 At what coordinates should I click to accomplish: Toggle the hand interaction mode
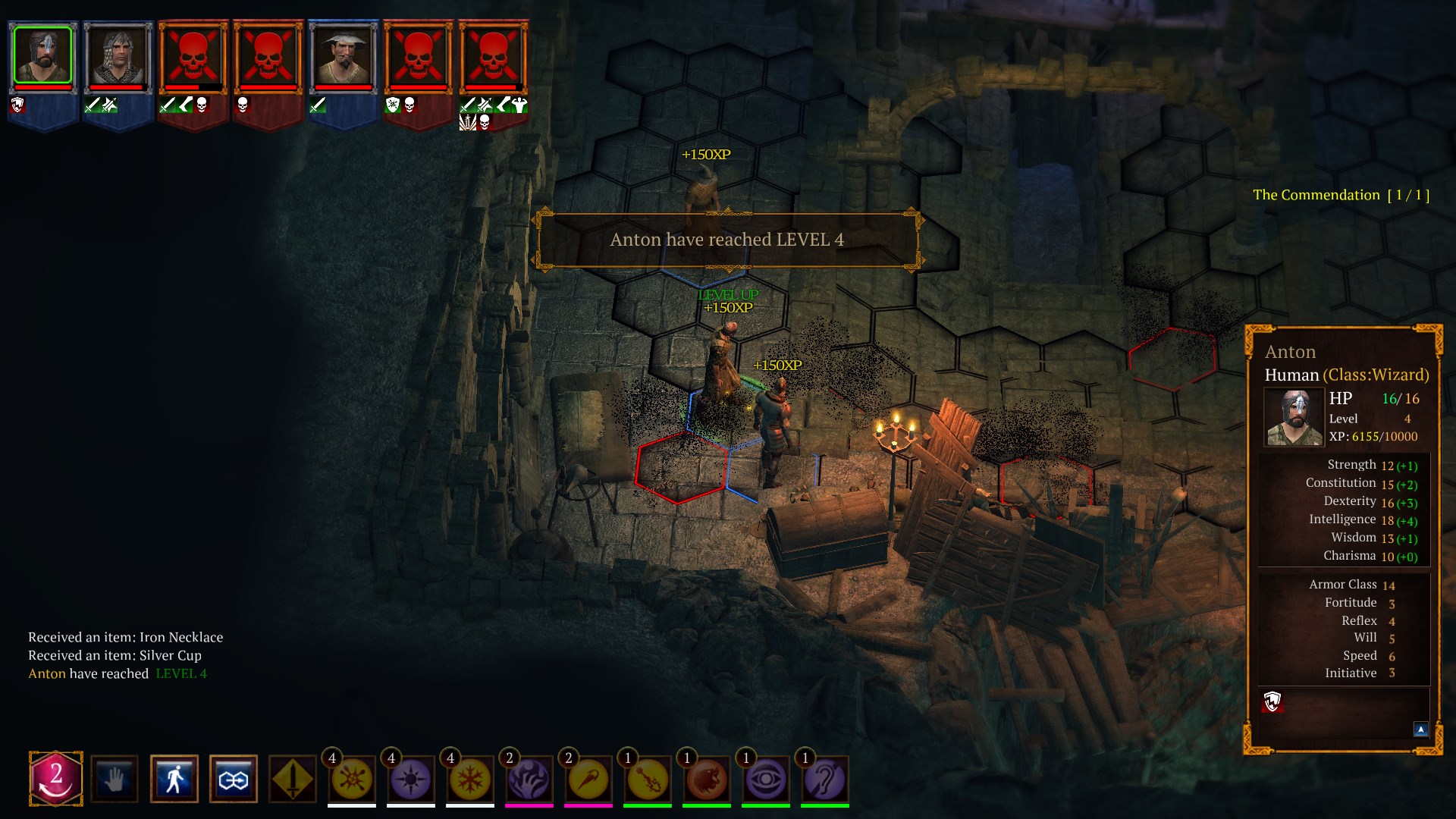pos(114,779)
